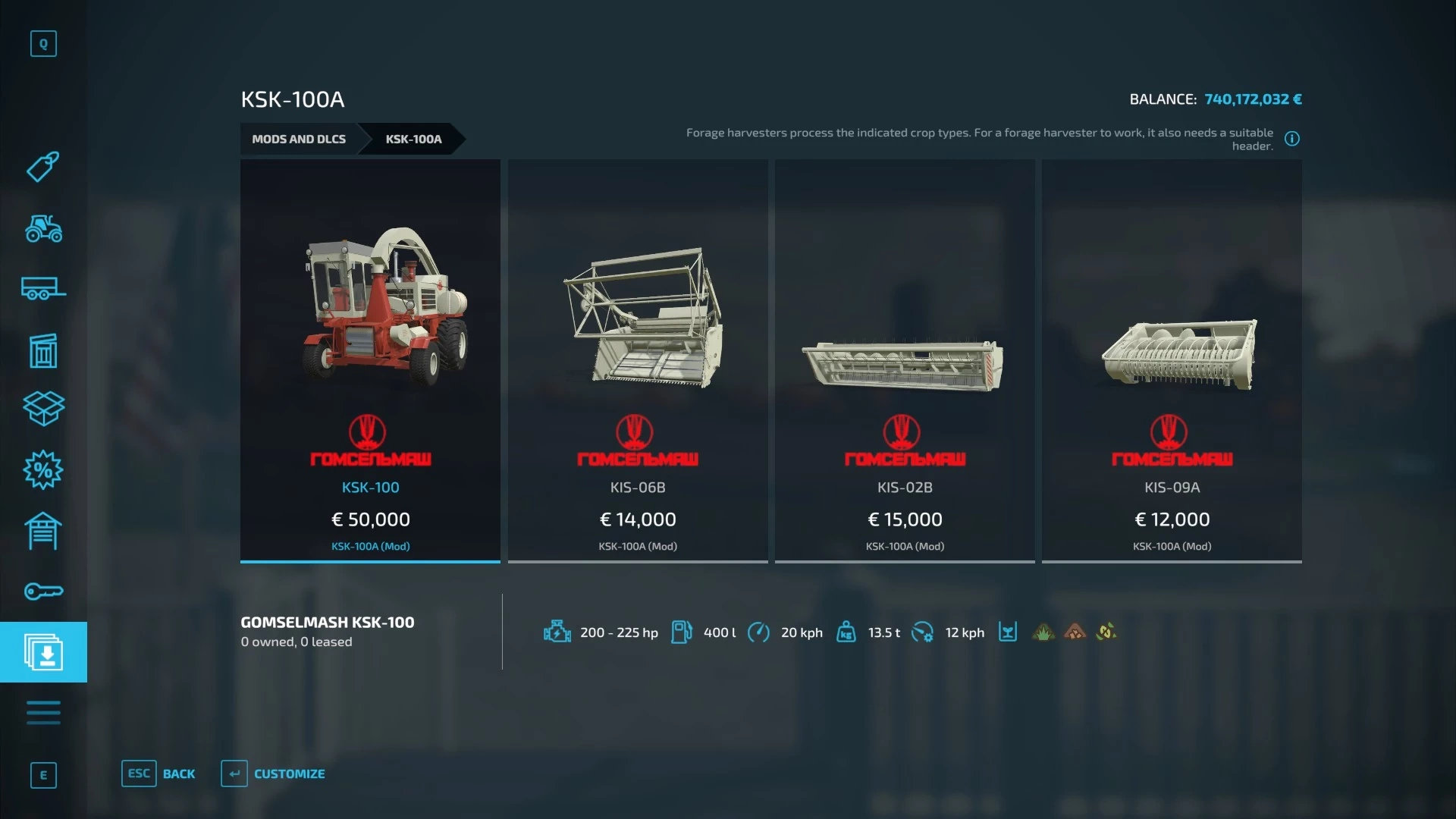The width and height of the screenshot is (1456, 819).
Task: Open the silo placeables category
Action: pos(43,350)
